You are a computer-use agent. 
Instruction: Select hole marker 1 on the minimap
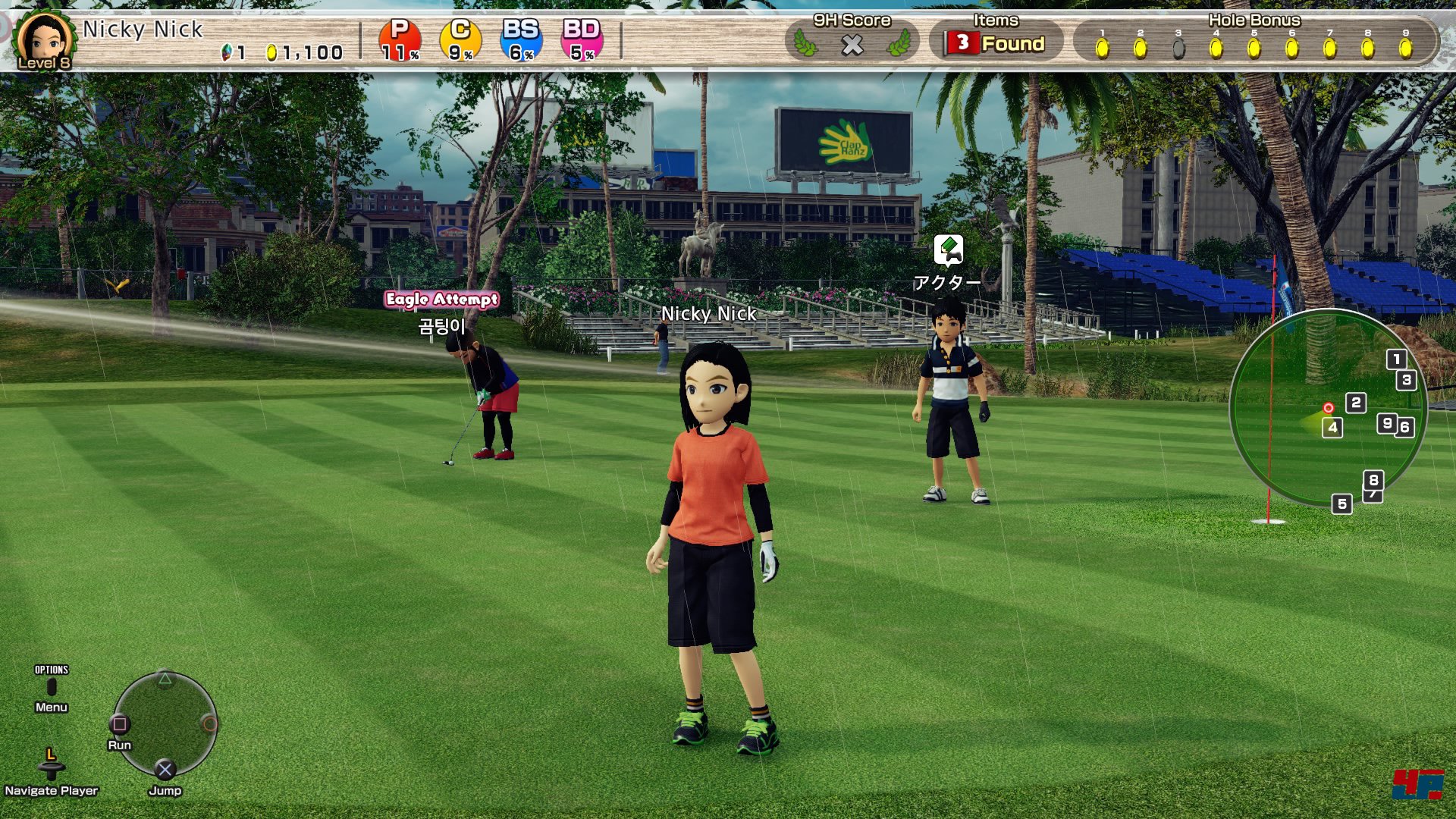[x=1396, y=359]
